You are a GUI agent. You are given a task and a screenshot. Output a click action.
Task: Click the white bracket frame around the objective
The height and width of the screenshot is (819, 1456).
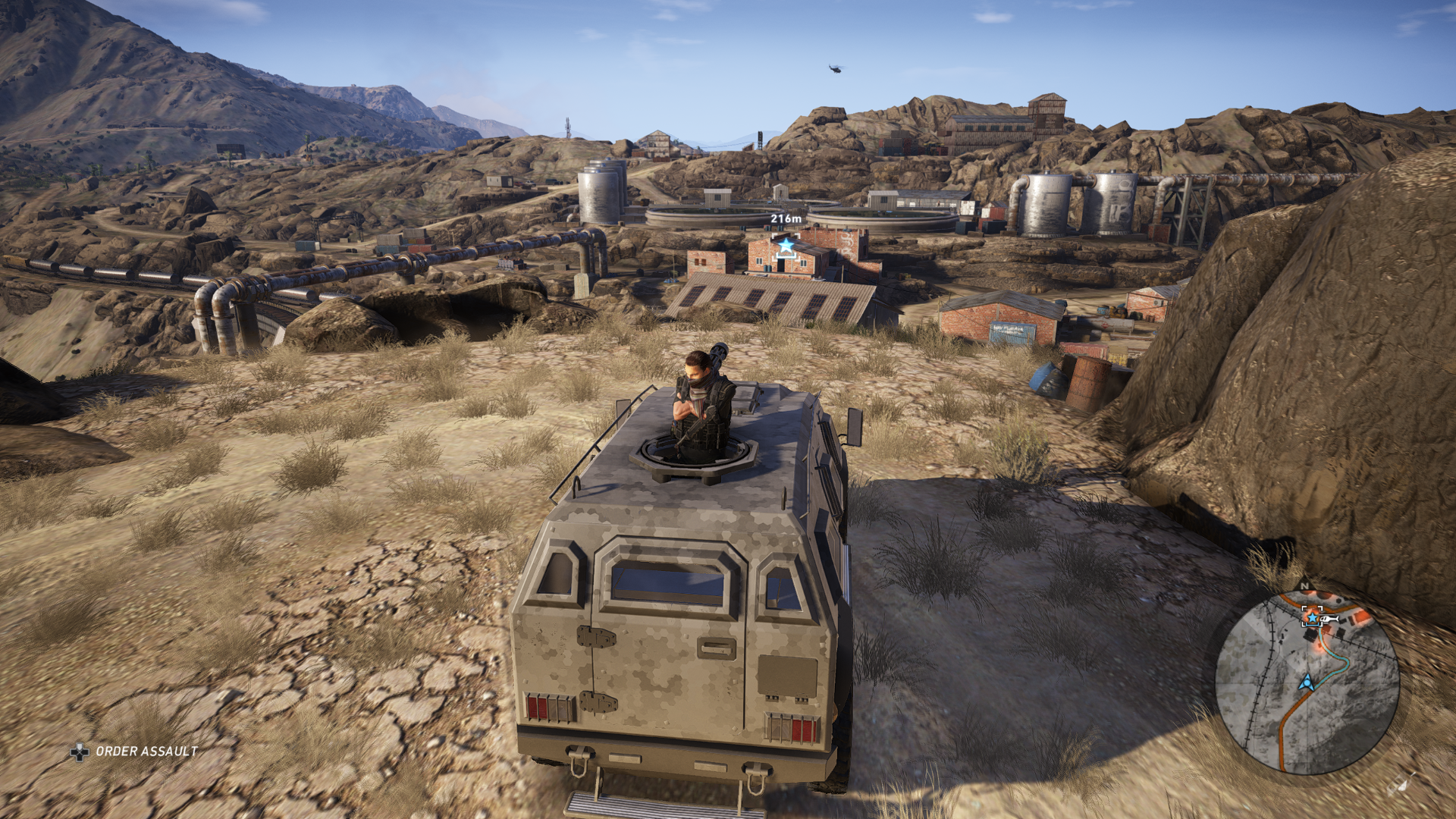(775, 235)
